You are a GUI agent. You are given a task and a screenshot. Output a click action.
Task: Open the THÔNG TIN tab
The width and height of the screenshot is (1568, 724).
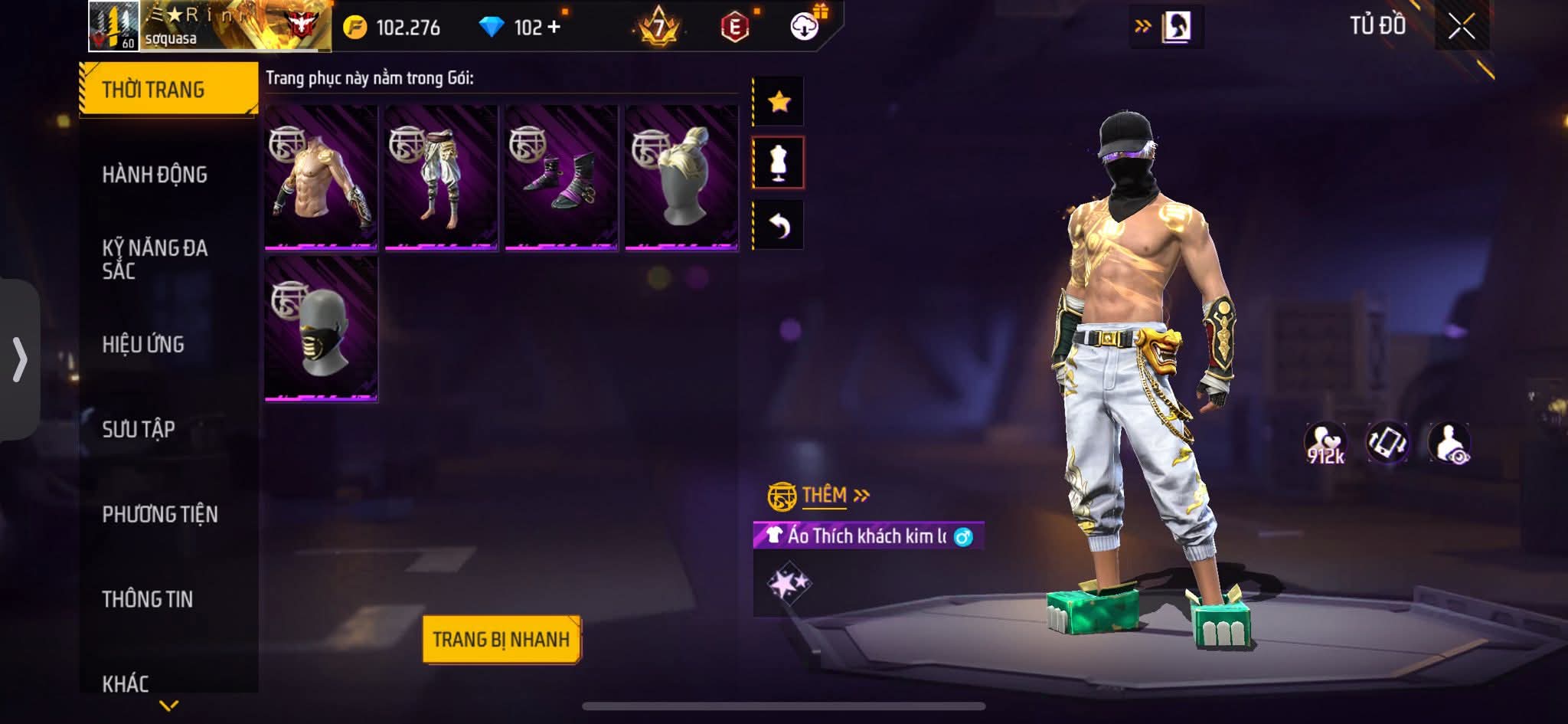click(x=148, y=599)
